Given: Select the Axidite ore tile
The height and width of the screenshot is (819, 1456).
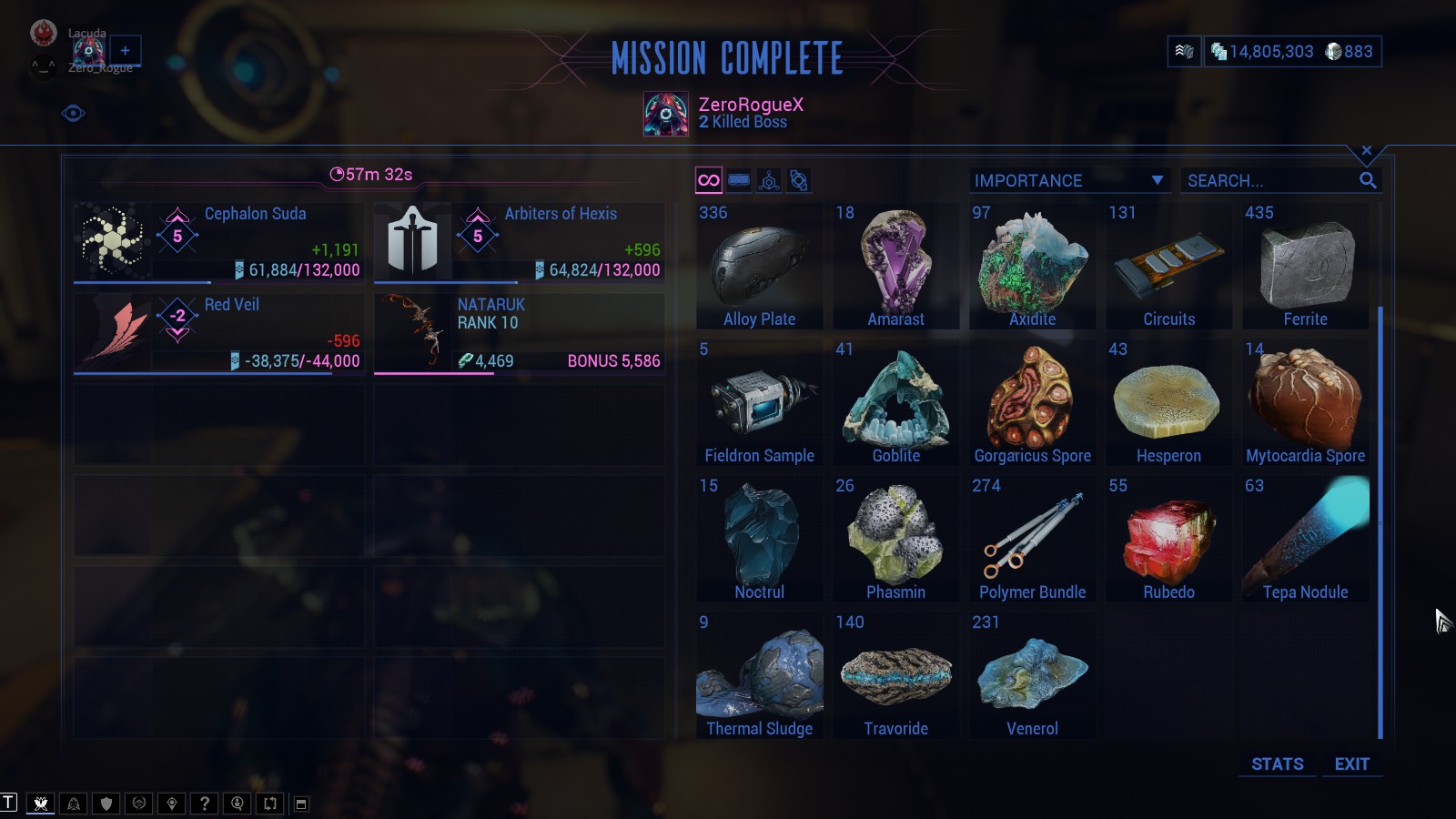Looking at the screenshot, I should 1033,266.
